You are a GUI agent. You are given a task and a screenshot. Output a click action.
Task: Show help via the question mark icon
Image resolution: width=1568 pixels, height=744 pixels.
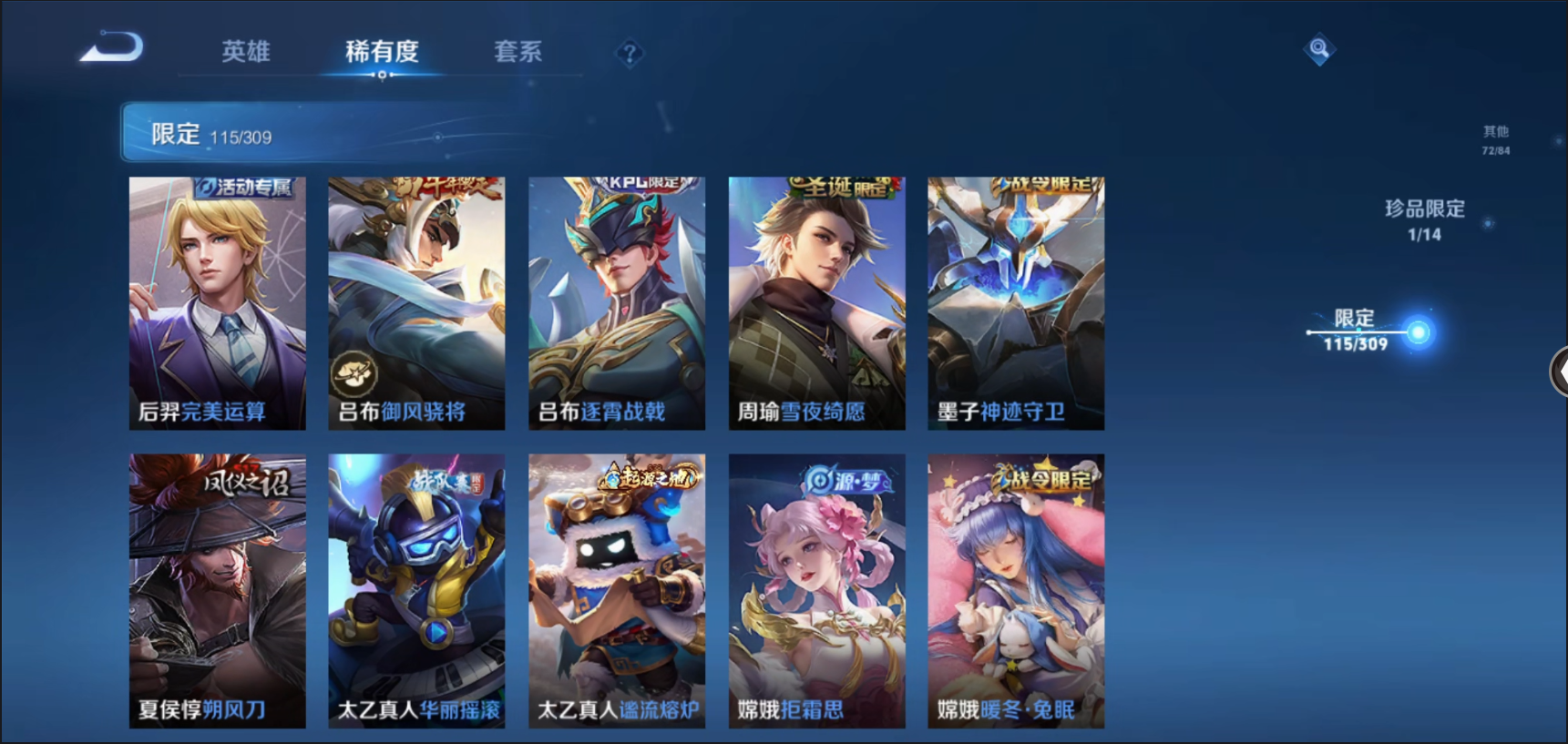pyautogui.click(x=629, y=54)
